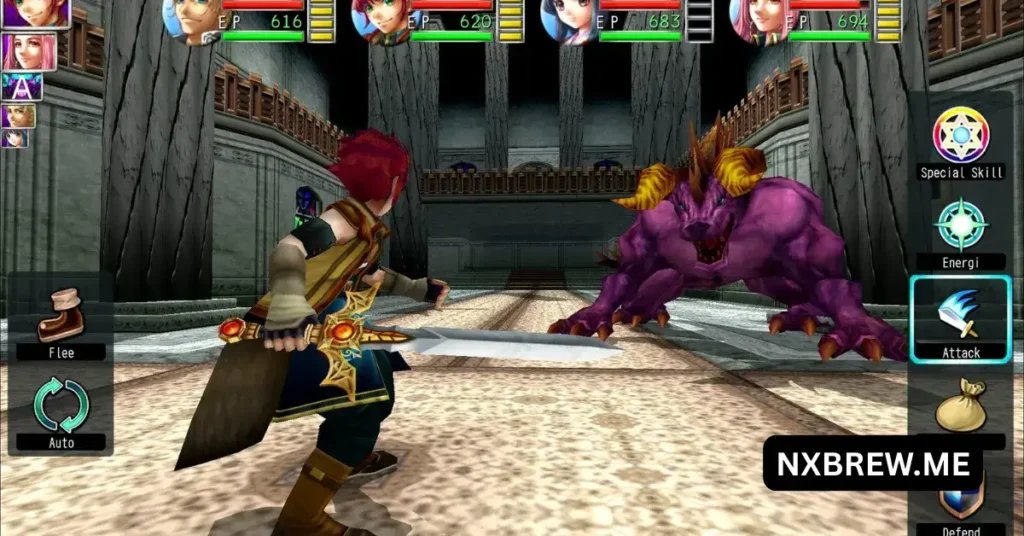
Task: Select the party member with EP 694
Action: pyautogui.click(x=757, y=20)
